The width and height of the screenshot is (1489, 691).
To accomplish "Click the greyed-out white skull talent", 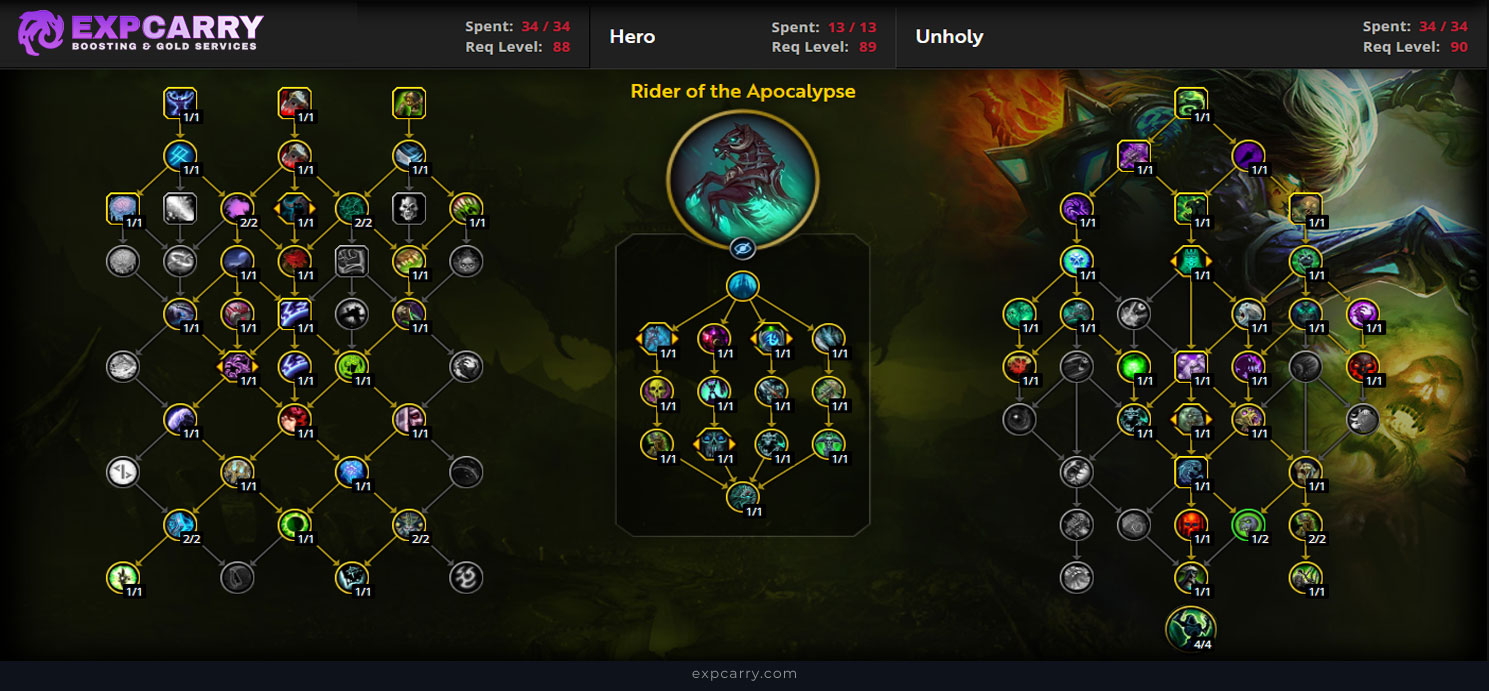I will click(409, 208).
